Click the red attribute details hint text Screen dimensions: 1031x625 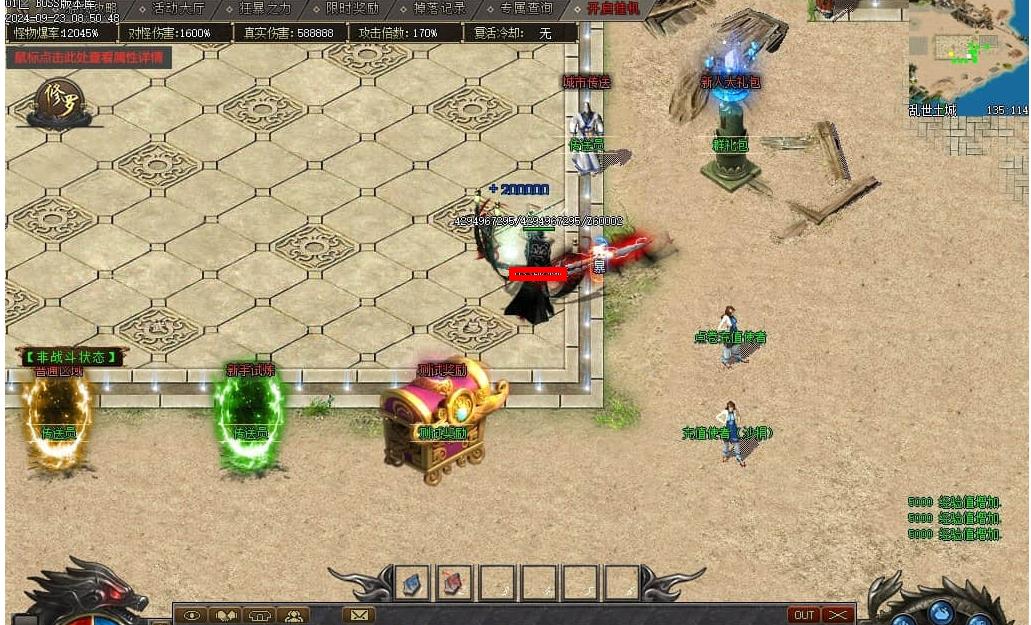click(88, 57)
